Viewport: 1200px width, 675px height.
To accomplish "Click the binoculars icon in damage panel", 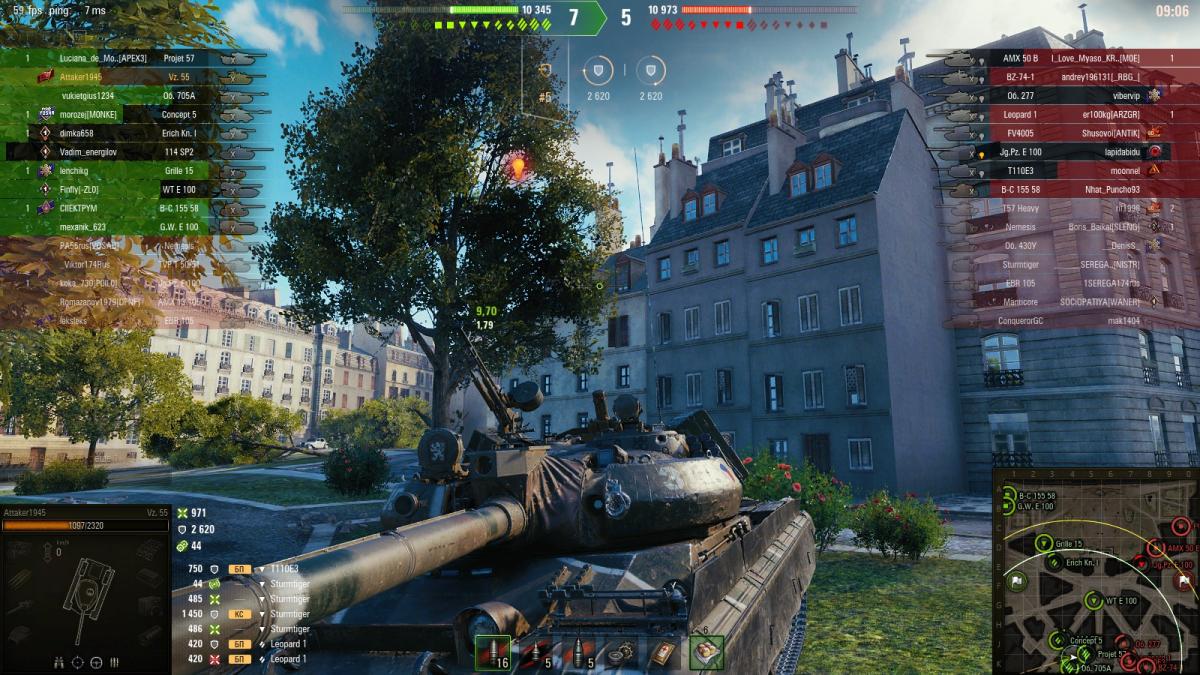I will pyautogui.click(x=58, y=662).
